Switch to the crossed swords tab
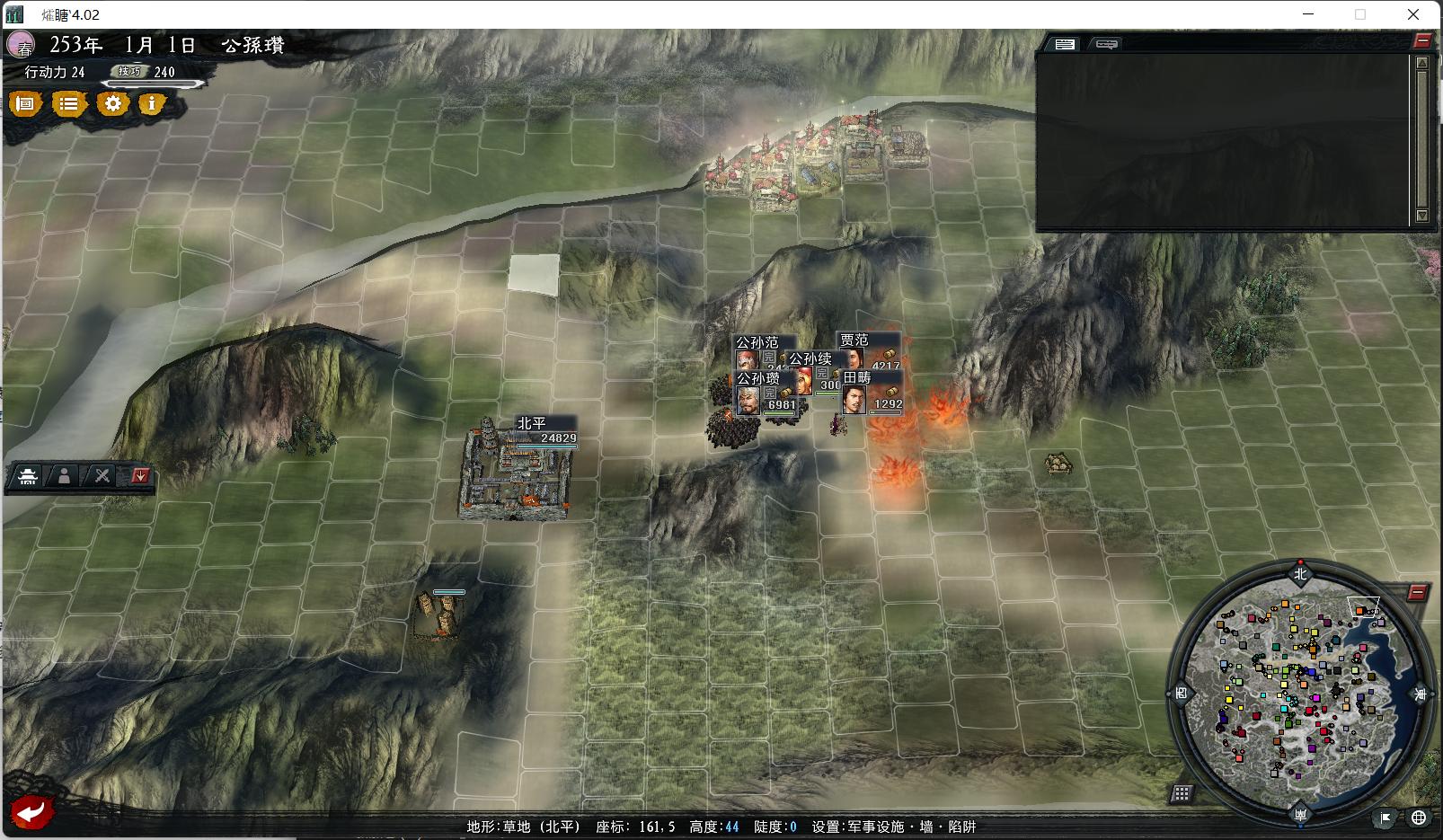Screen dimensions: 1443x840 (x=102, y=476)
